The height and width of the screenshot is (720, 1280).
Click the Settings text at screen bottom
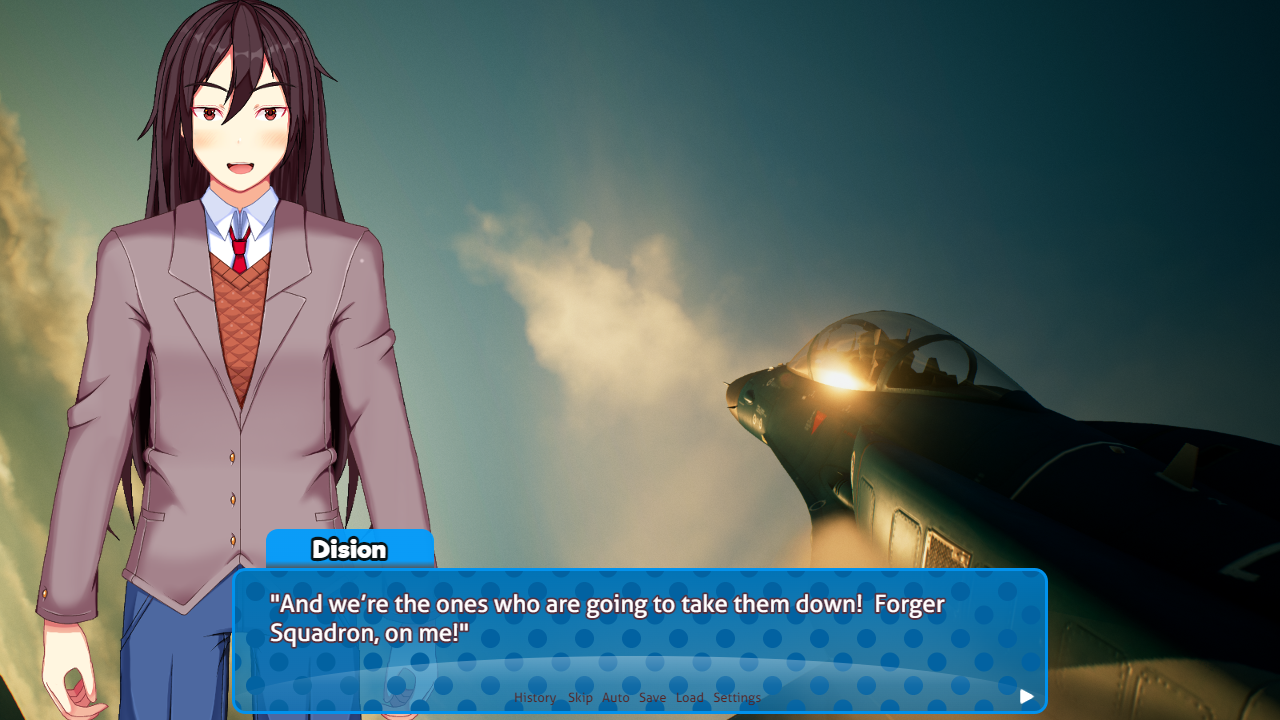click(x=737, y=697)
